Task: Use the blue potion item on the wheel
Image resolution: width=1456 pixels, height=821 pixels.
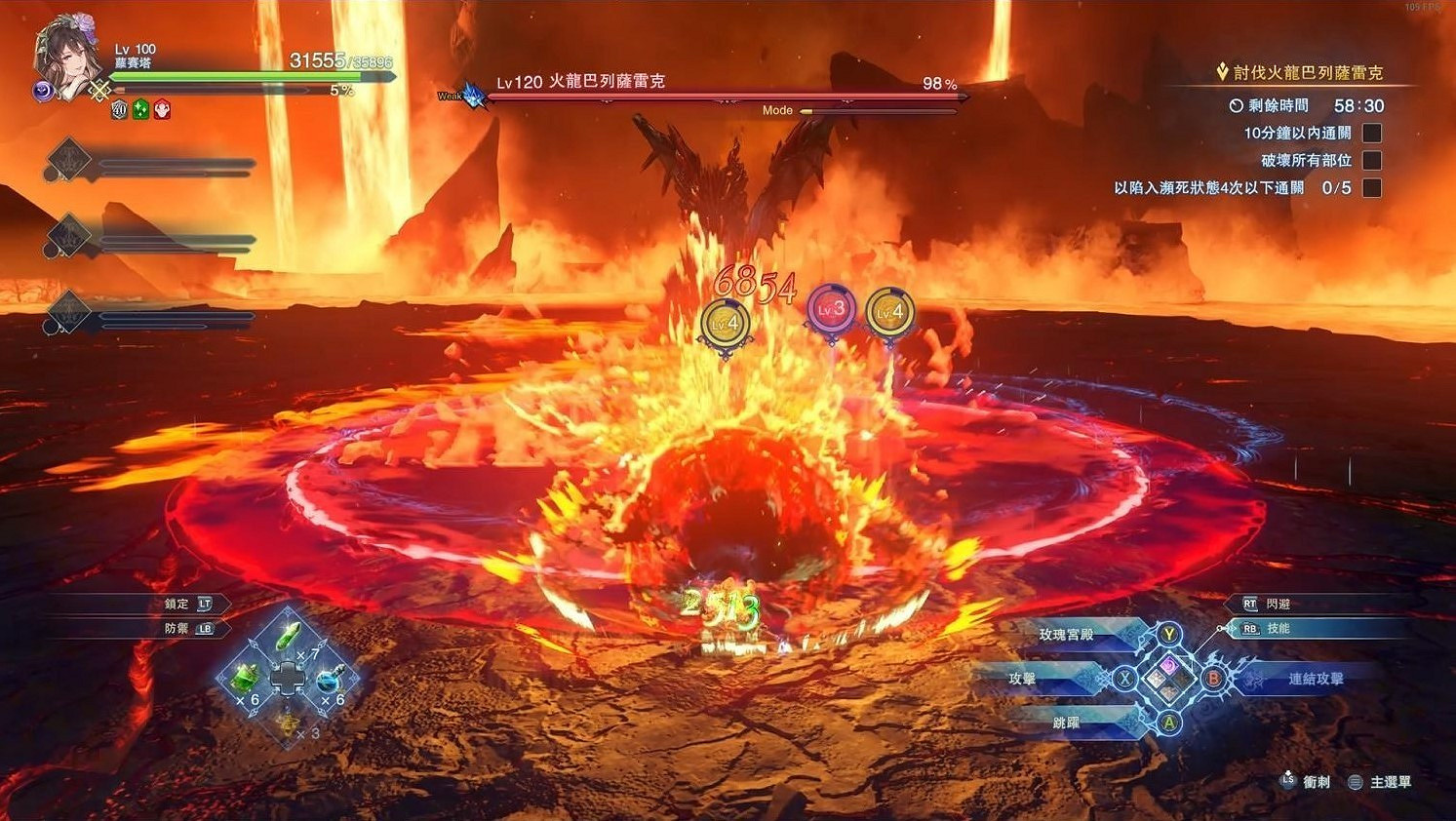Action: tap(329, 682)
